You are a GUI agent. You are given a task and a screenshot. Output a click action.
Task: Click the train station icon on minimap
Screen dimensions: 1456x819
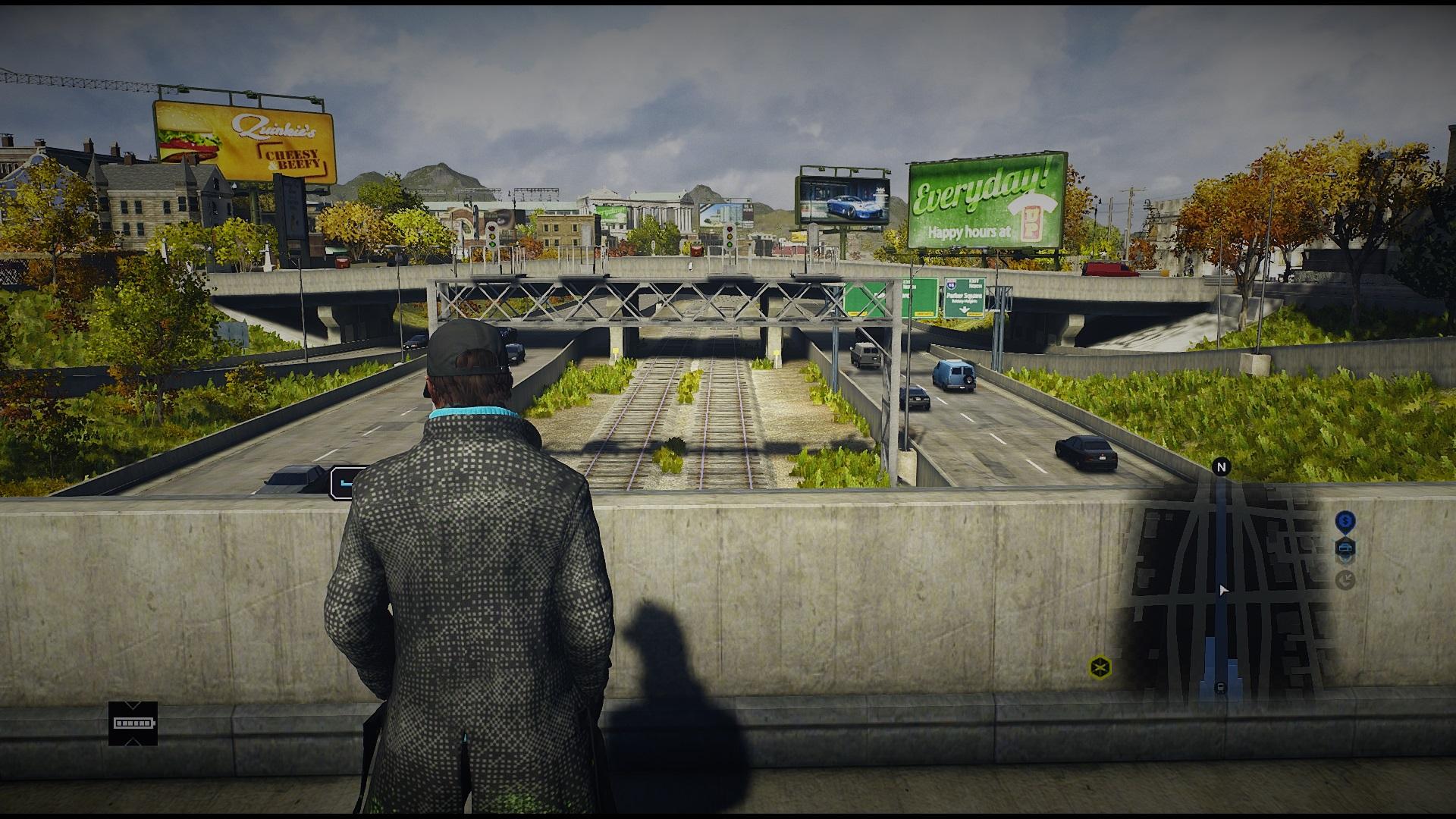pos(1219,687)
